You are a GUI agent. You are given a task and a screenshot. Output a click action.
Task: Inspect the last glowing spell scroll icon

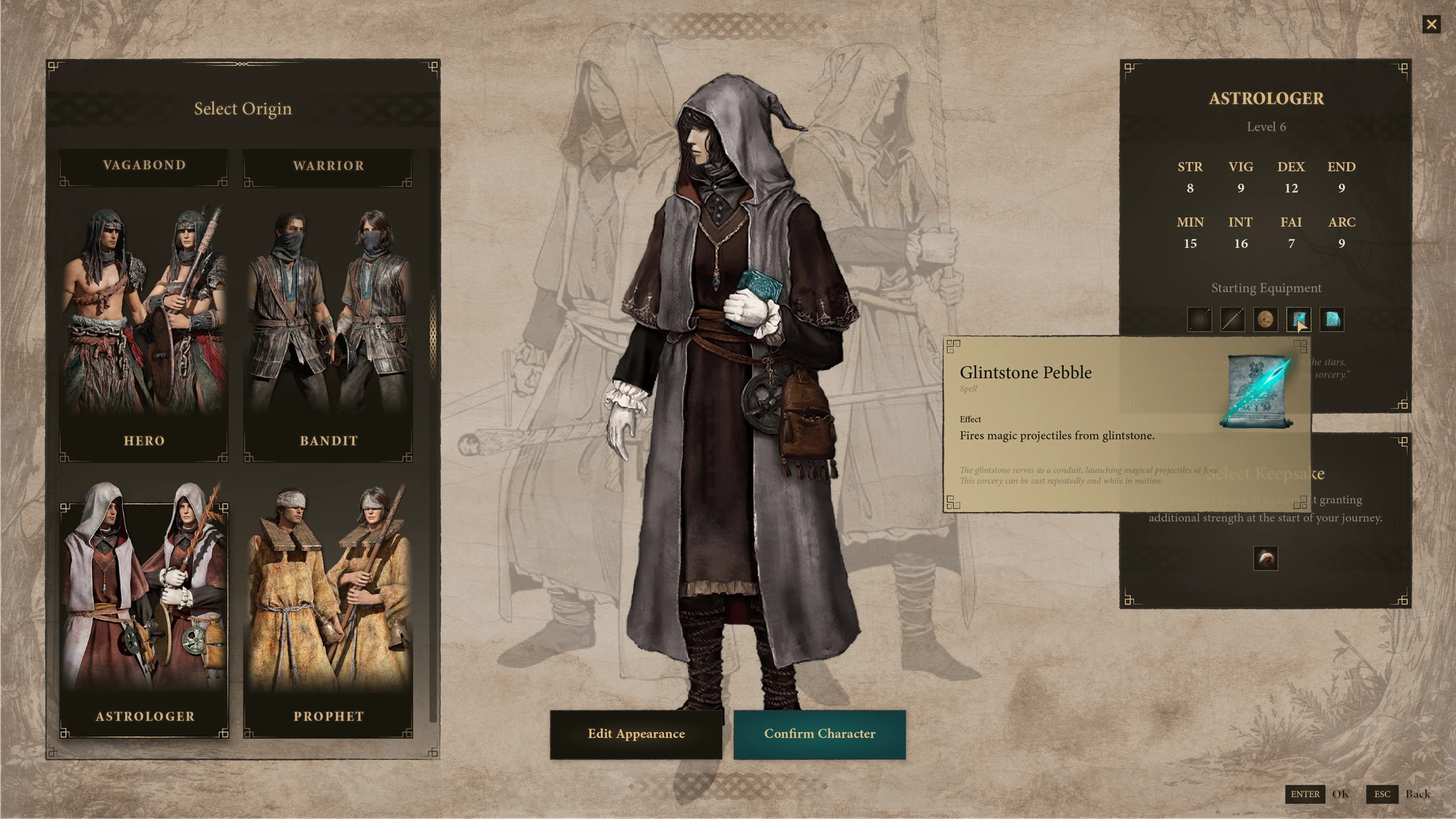[x=1332, y=319]
